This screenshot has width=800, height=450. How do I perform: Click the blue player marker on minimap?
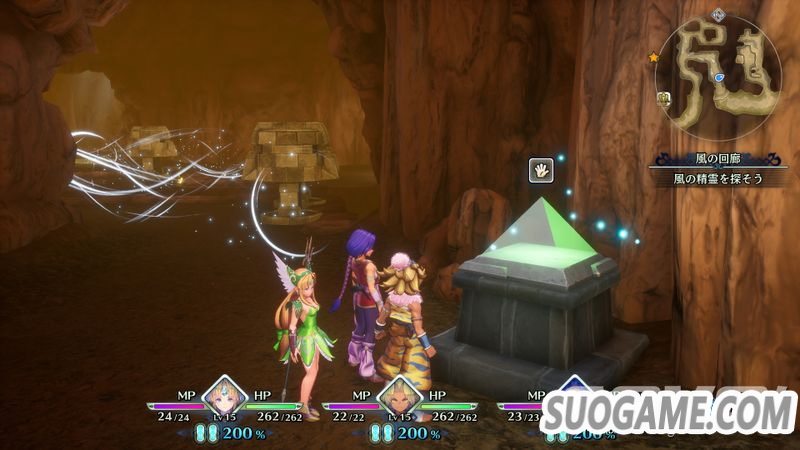[x=720, y=77]
